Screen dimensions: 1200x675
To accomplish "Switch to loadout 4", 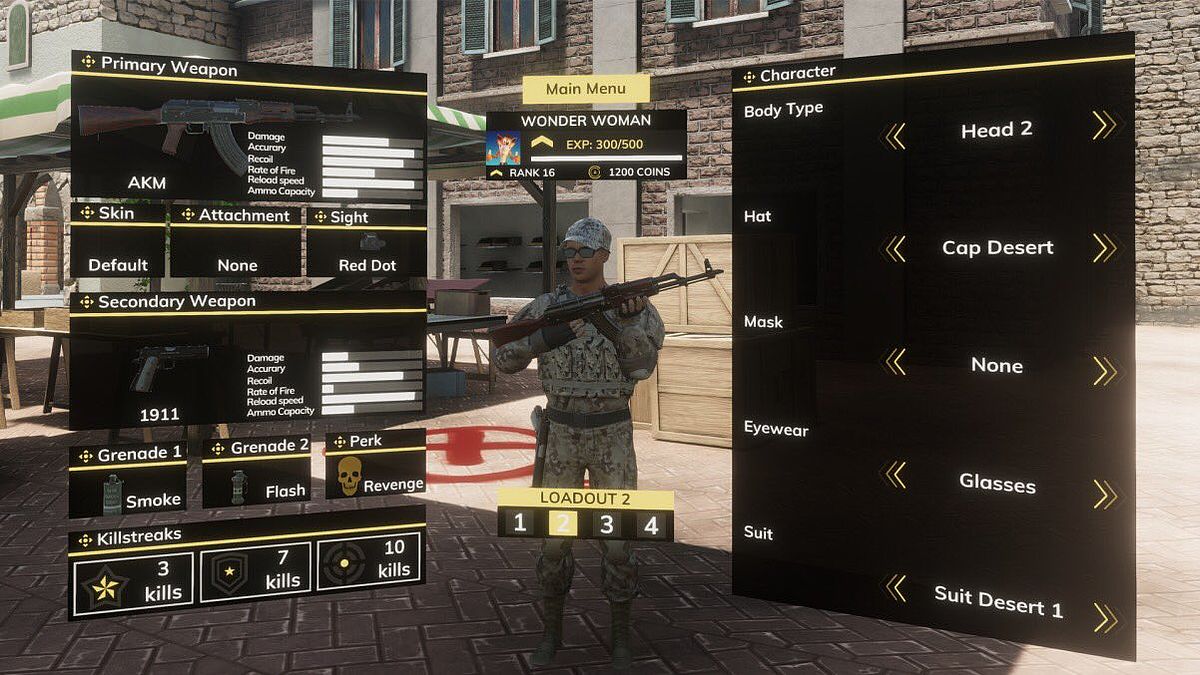I will 651,525.
